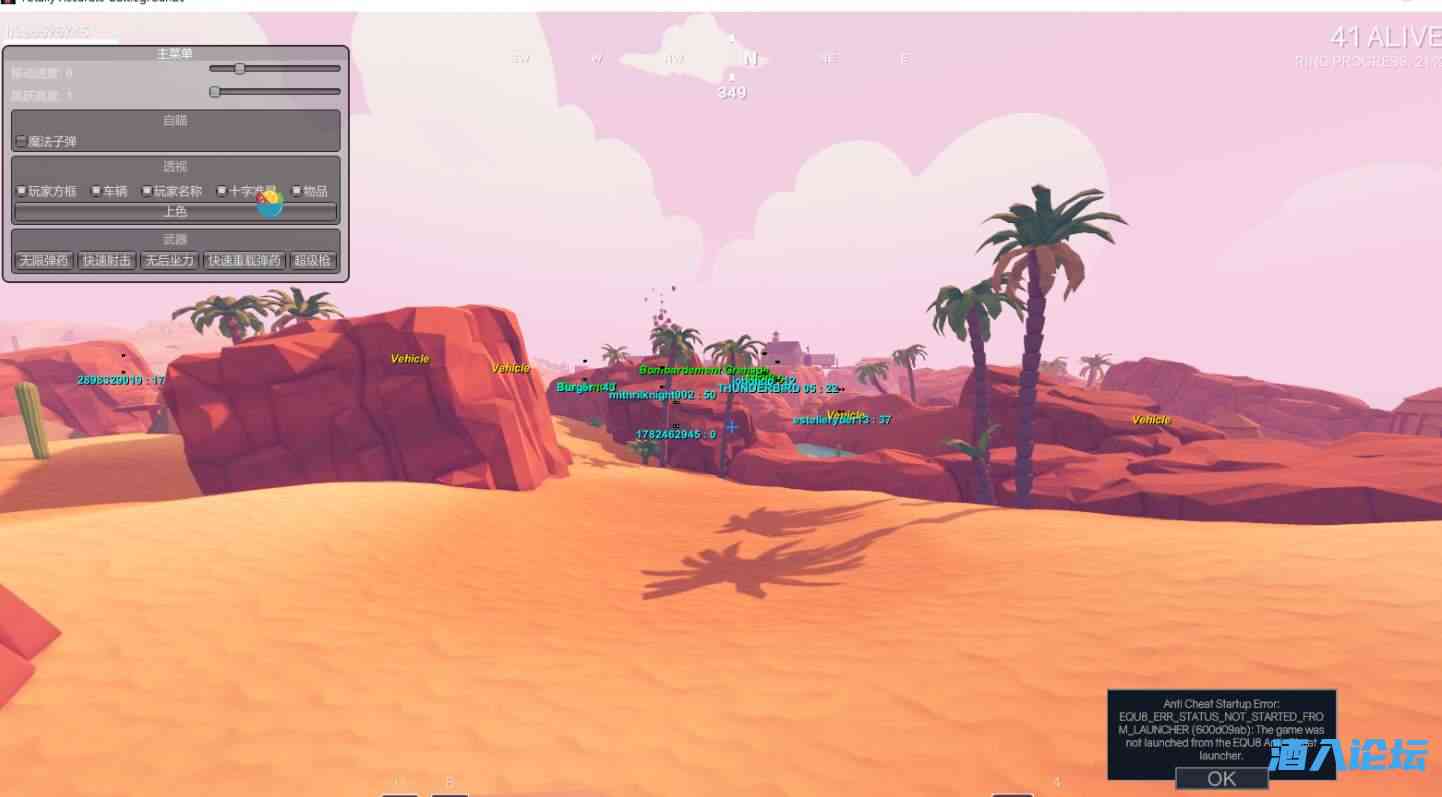Select the hotbar slot labeled 8
1442x797 pixels.
[x=451, y=791]
